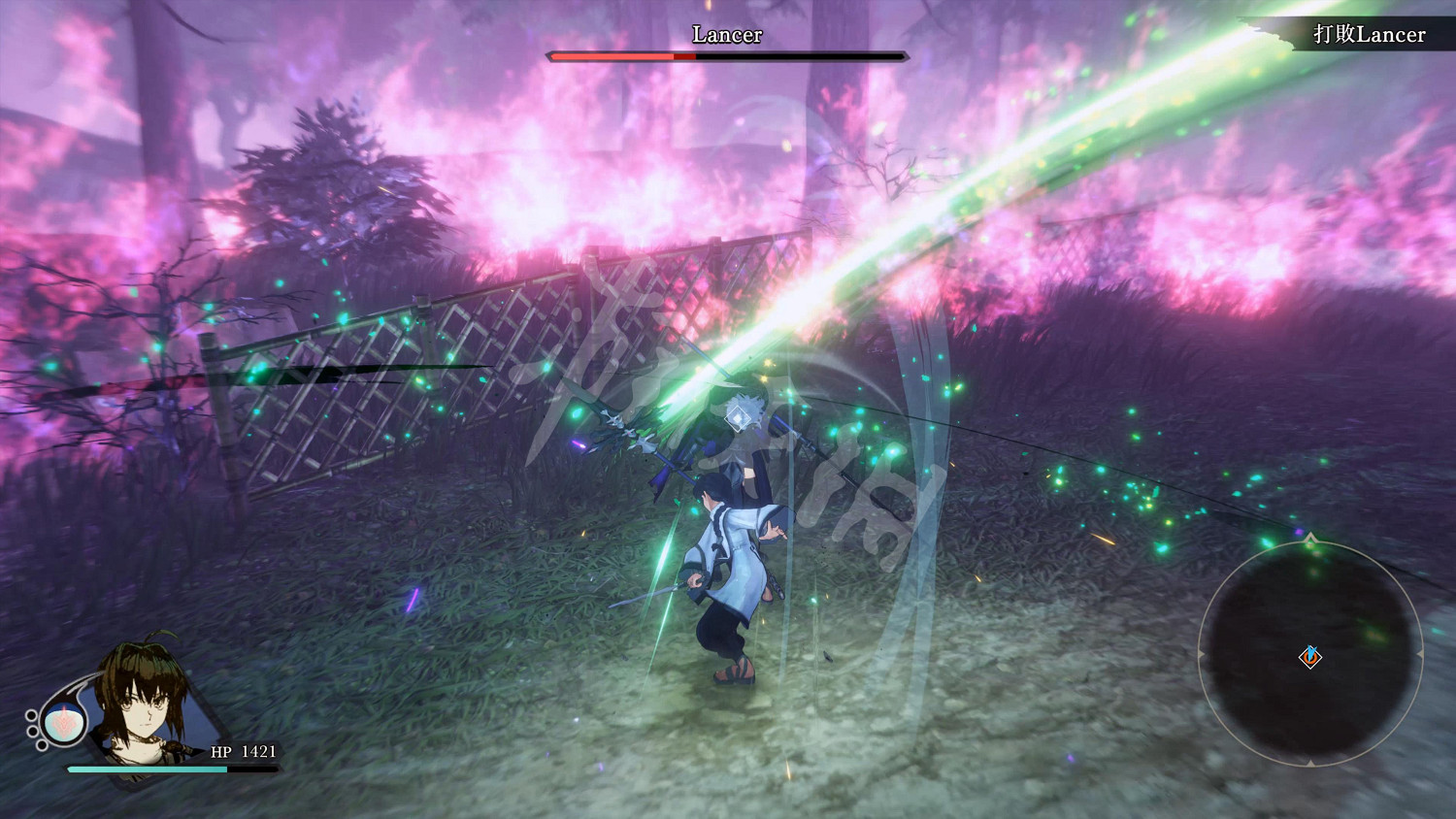Toggle the top charge pip beside the item orb
The image size is (1456, 819).
coord(30,715)
